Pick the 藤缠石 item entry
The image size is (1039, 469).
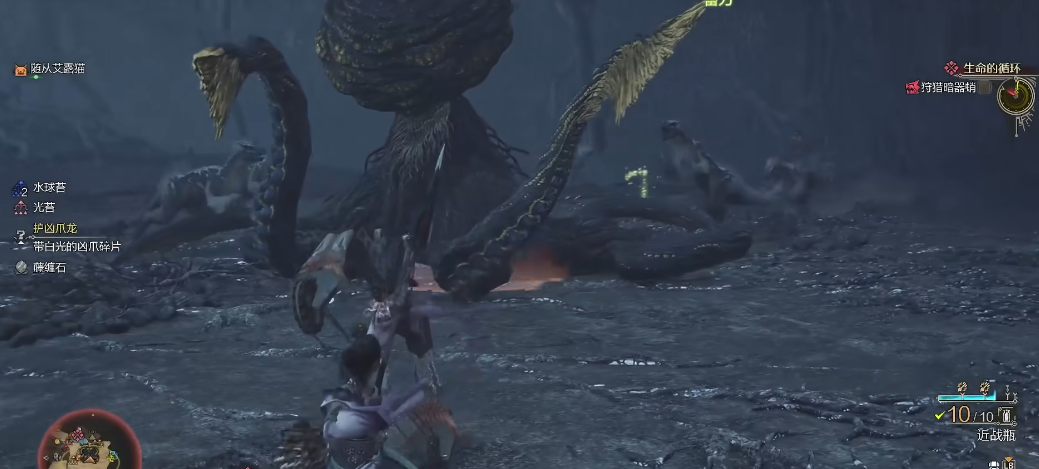pos(48,267)
